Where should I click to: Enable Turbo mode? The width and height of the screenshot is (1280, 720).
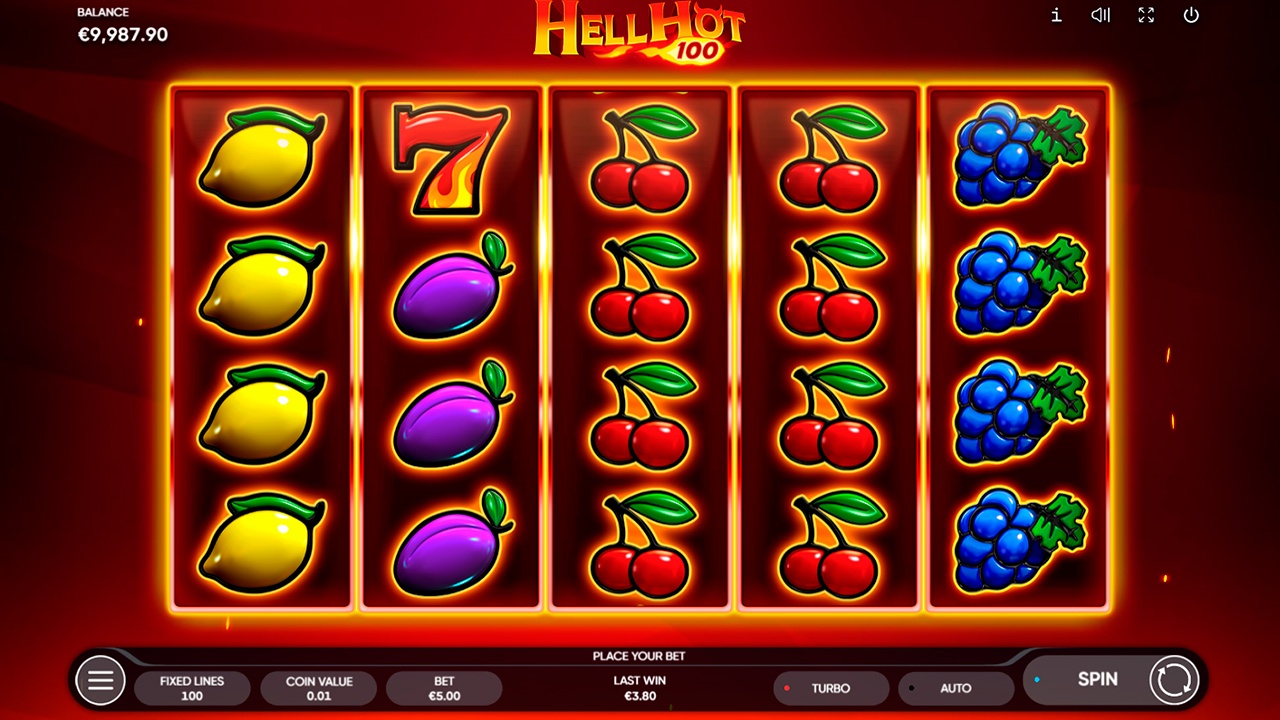830,688
